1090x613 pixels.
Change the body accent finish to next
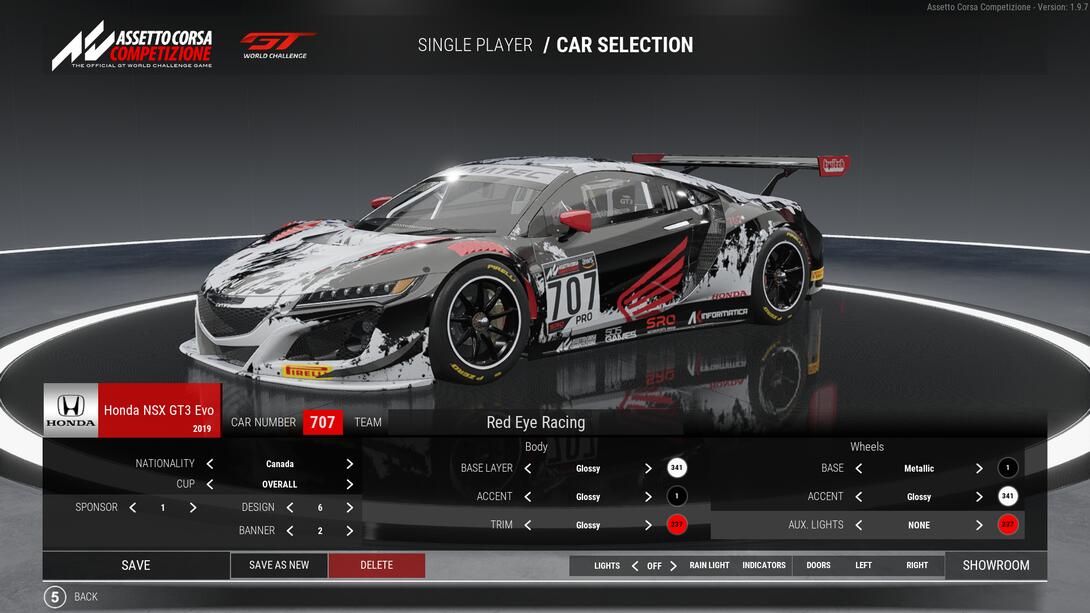click(648, 497)
